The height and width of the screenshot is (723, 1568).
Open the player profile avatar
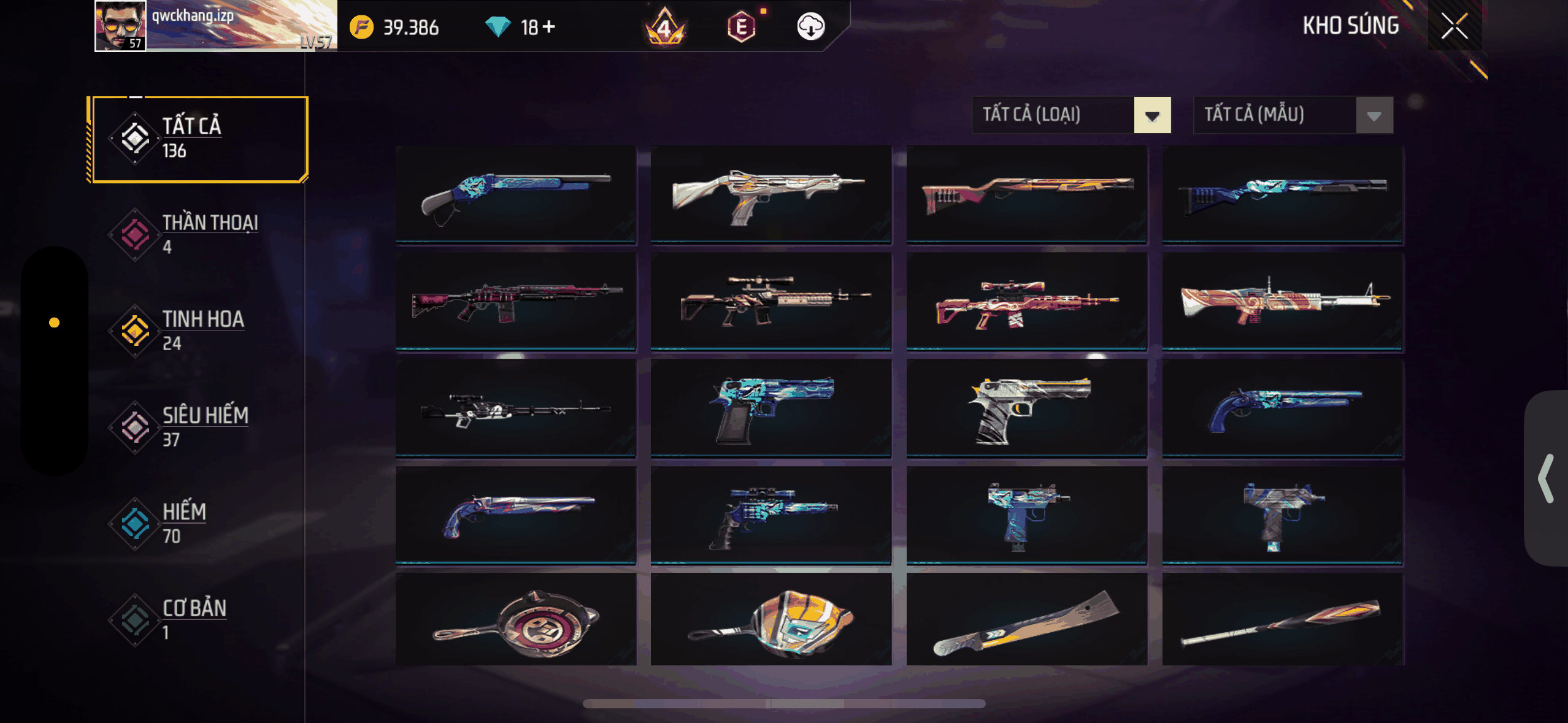point(121,26)
